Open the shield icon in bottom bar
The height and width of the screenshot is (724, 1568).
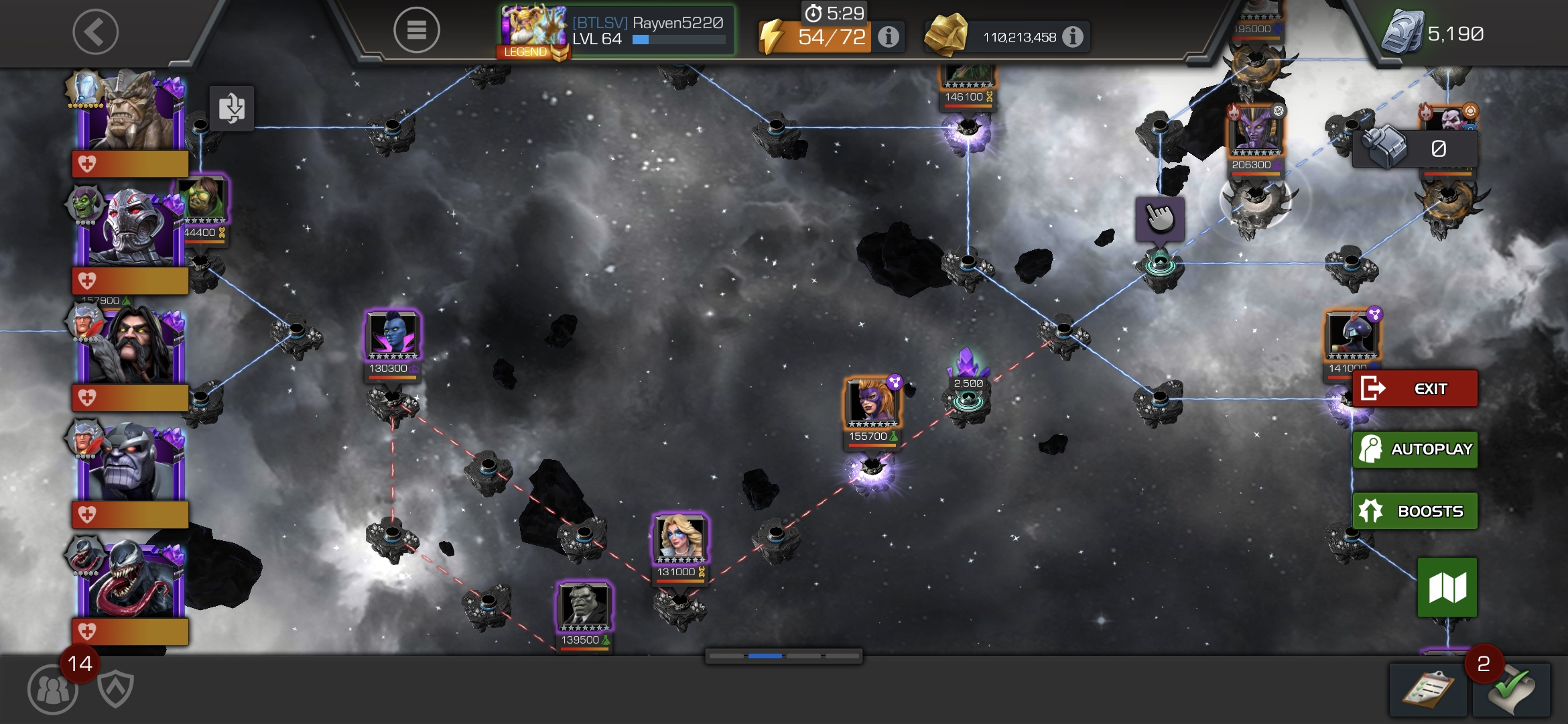115,689
